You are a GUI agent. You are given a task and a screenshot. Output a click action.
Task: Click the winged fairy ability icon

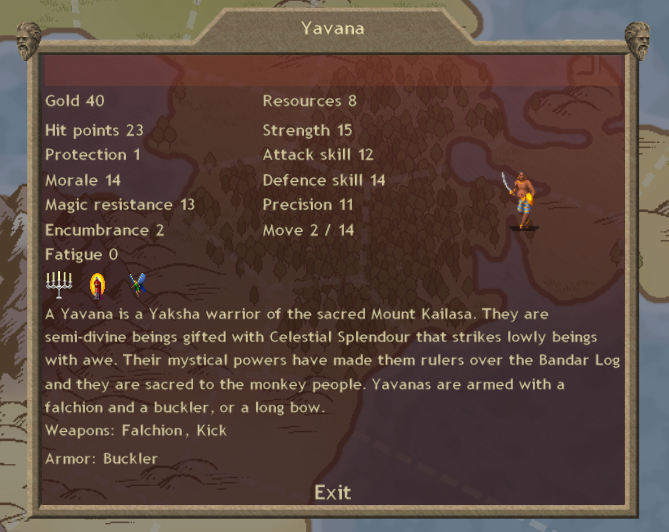(x=137, y=286)
